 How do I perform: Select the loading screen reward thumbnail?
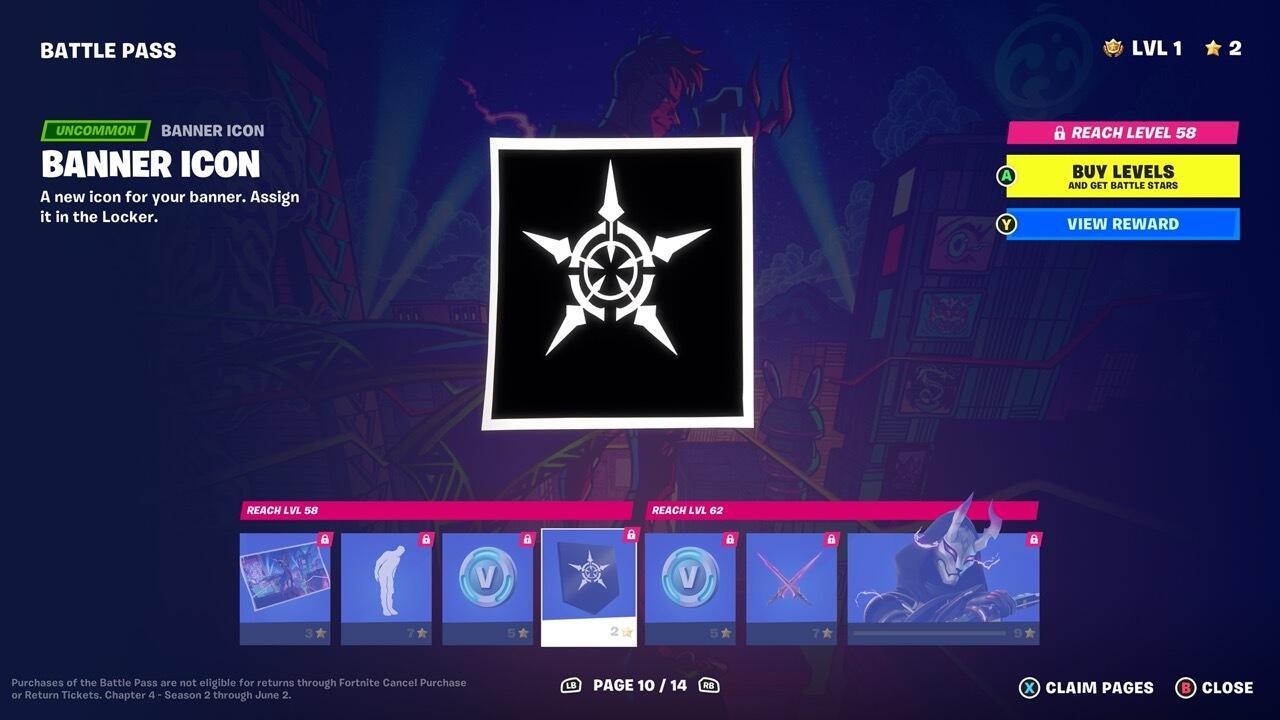(x=284, y=580)
